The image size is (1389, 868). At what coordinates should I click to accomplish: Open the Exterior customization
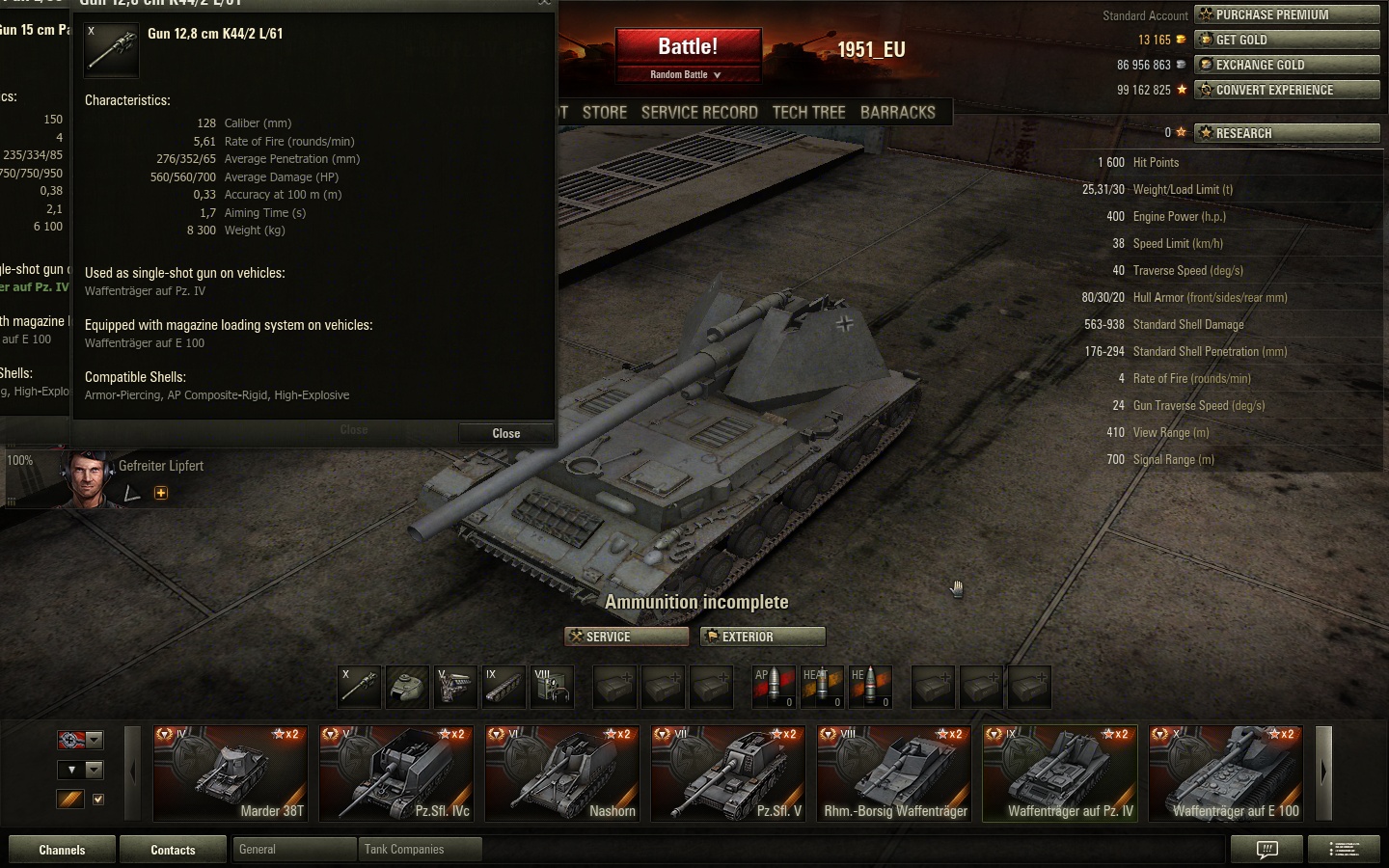763,637
